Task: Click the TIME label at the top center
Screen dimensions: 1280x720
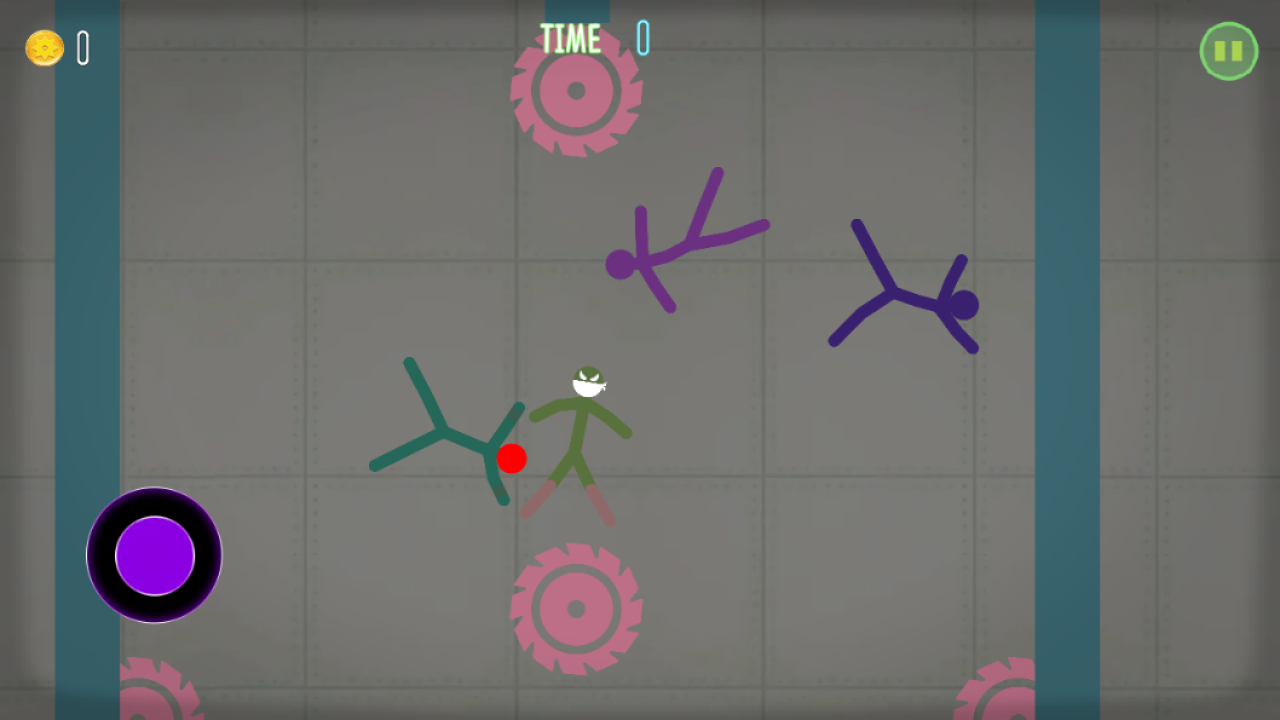Action: 570,38
